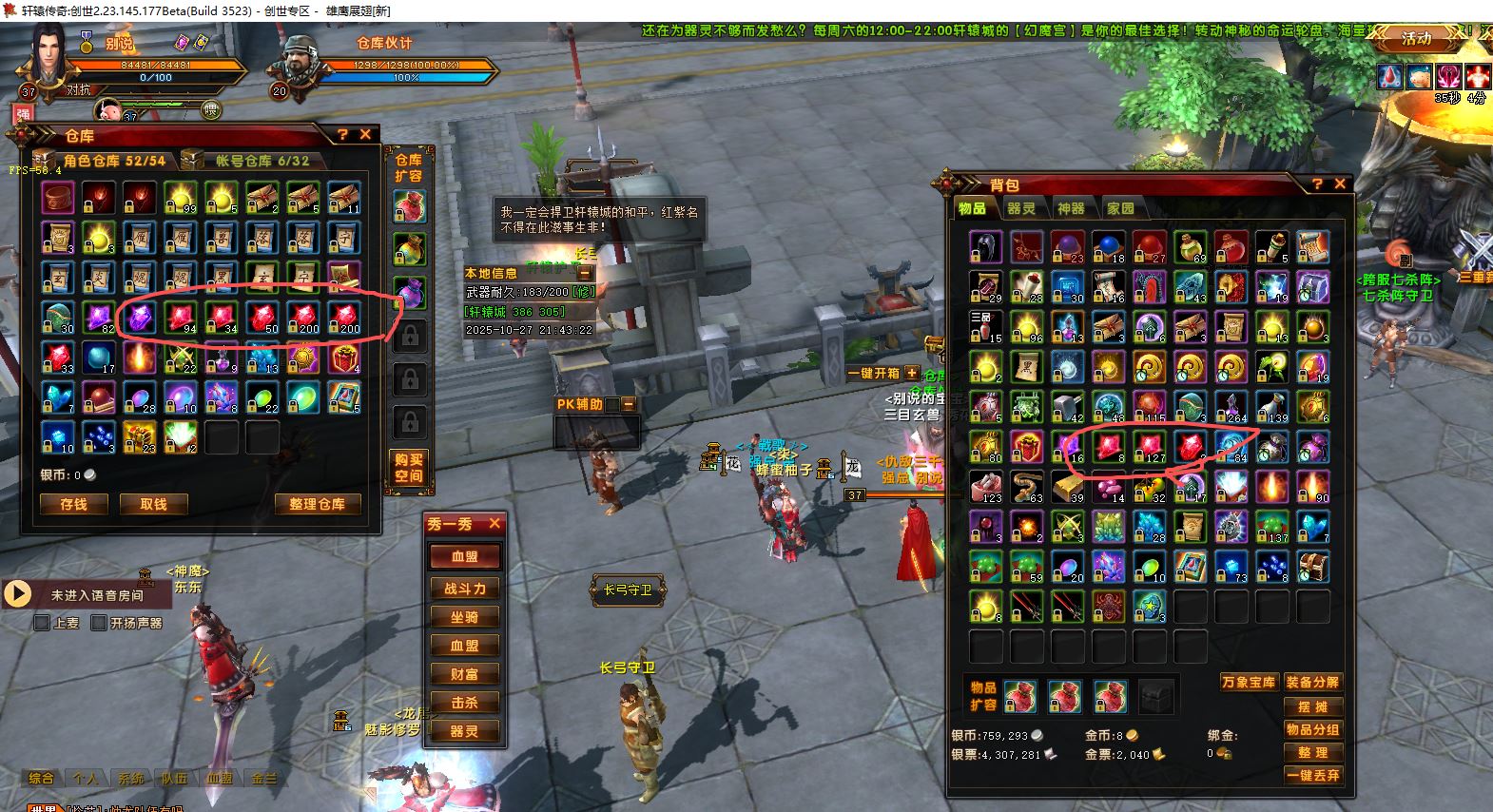Image resolution: width=1493 pixels, height=812 pixels.
Task: Select the 家园 backpack tab
Action: [x=1120, y=208]
